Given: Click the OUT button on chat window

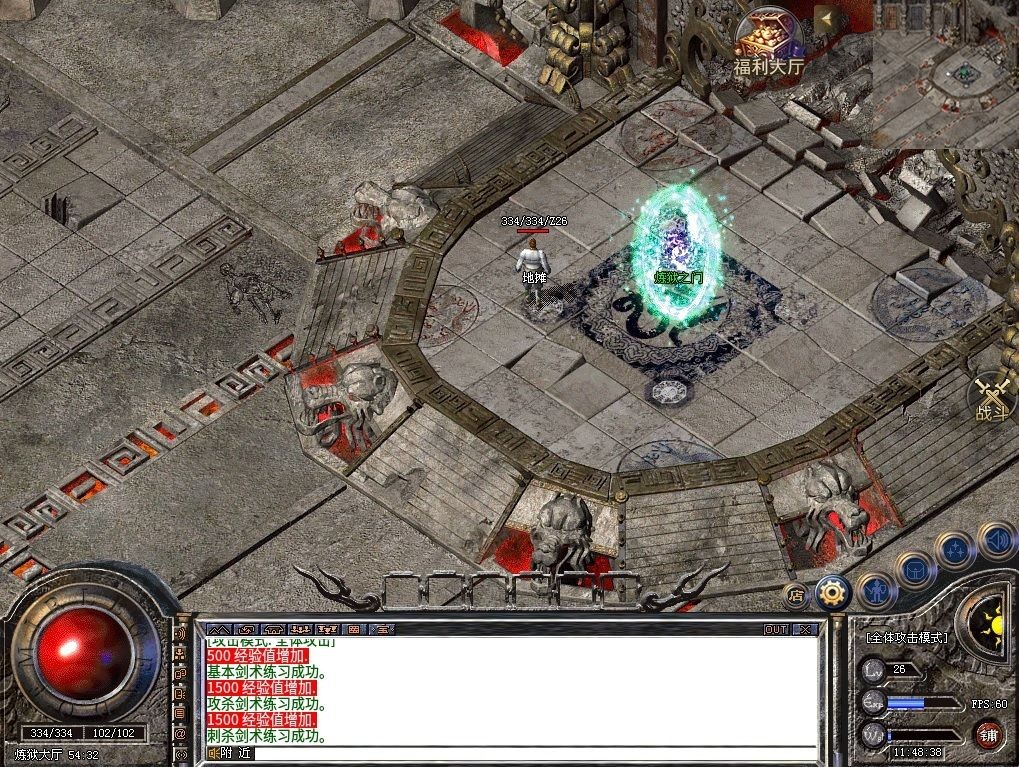Looking at the screenshot, I should (776, 629).
